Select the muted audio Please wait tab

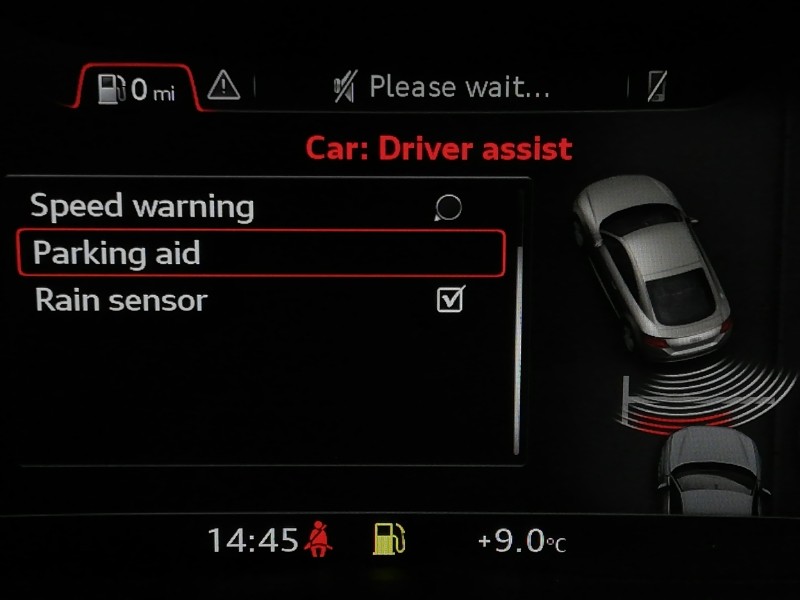(442, 88)
